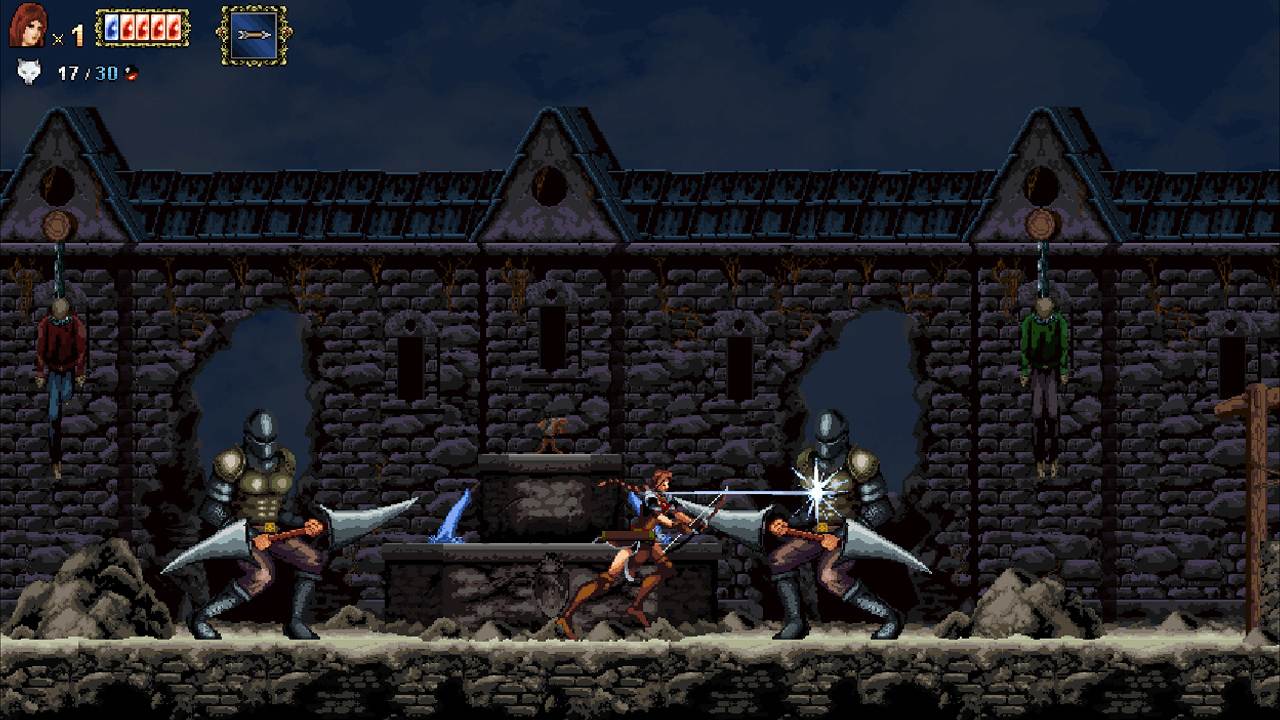Click the last red health card

tap(172, 29)
